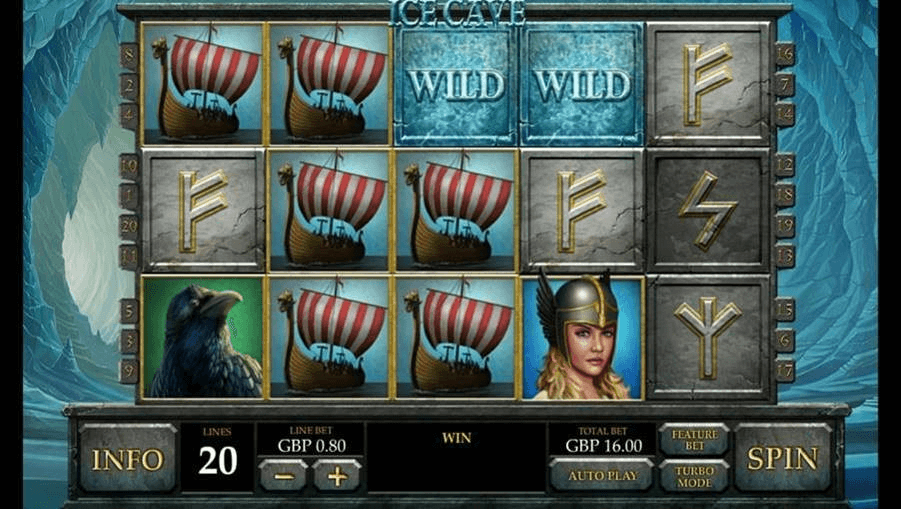Spin the reels
This screenshot has height=509, width=901.
point(783,459)
